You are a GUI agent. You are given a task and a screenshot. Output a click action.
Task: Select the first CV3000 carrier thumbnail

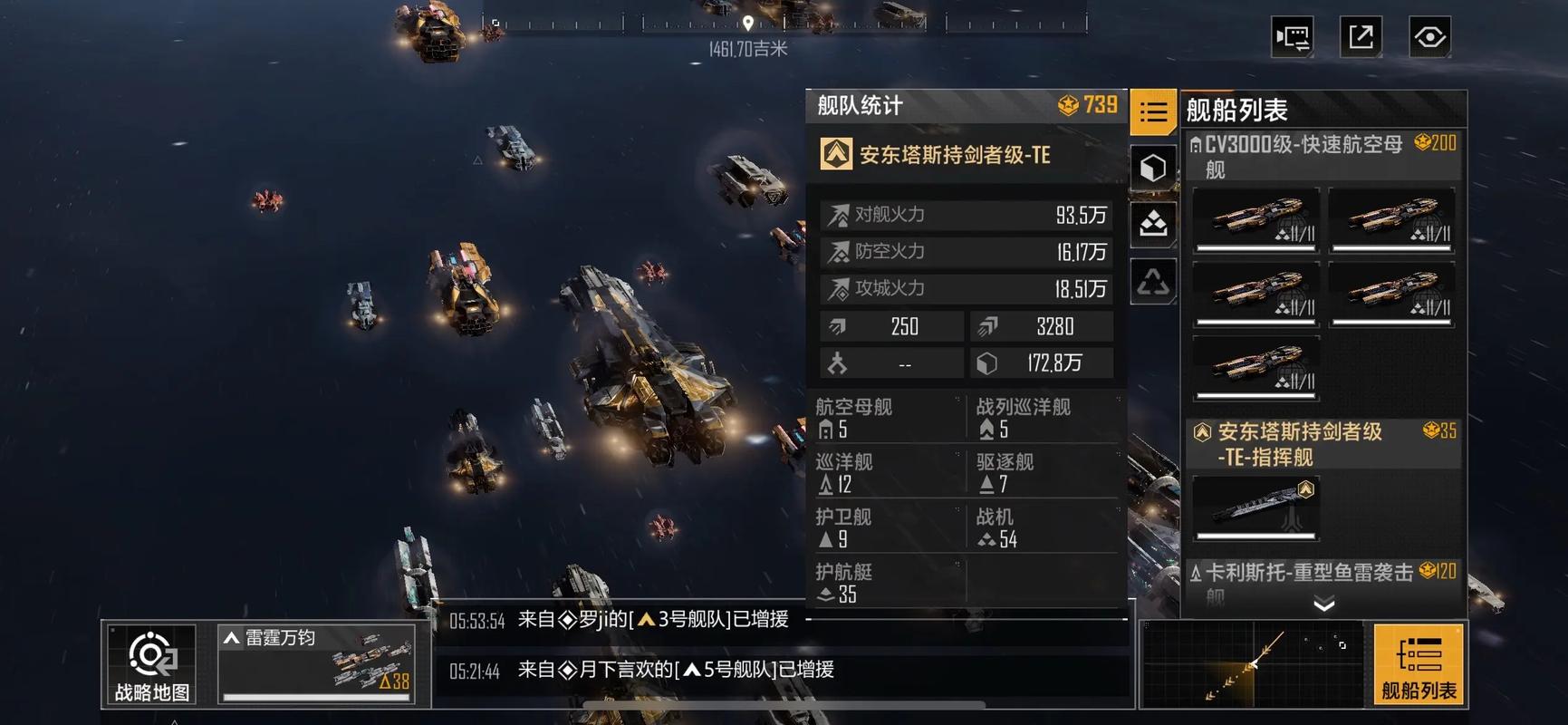pyautogui.click(x=1256, y=217)
